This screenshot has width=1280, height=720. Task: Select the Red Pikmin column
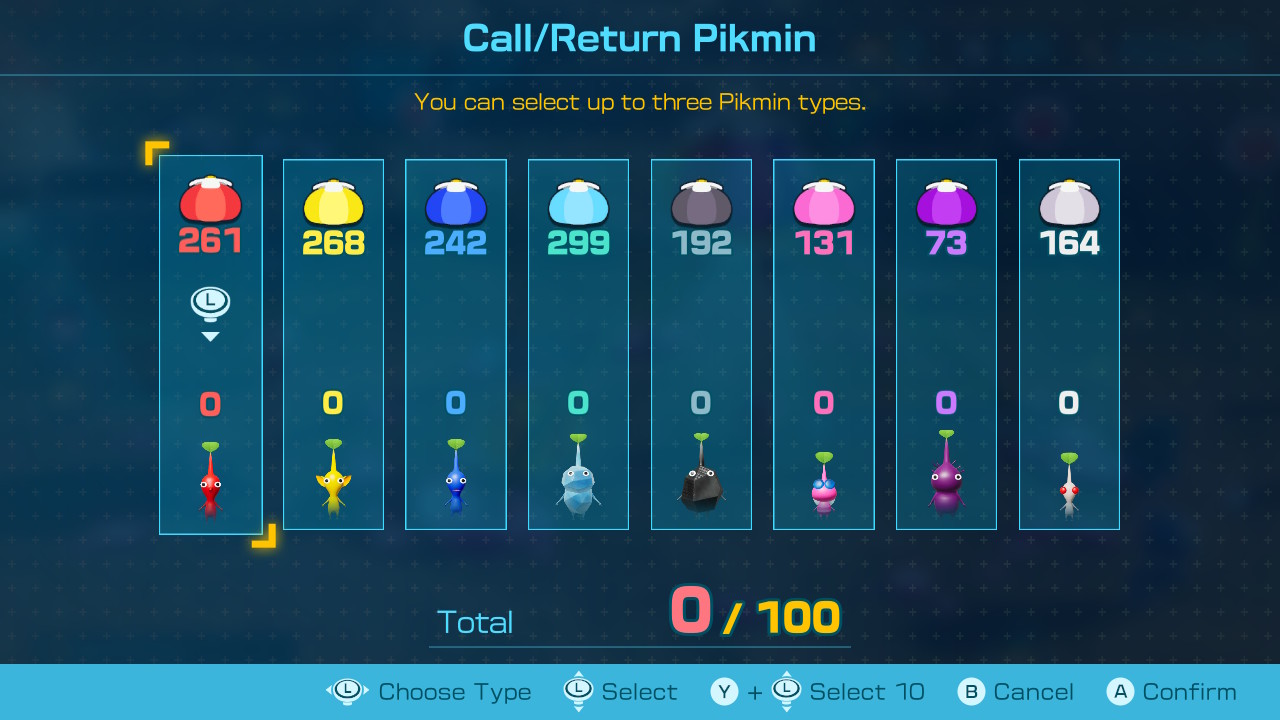click(x=210, y=345)
